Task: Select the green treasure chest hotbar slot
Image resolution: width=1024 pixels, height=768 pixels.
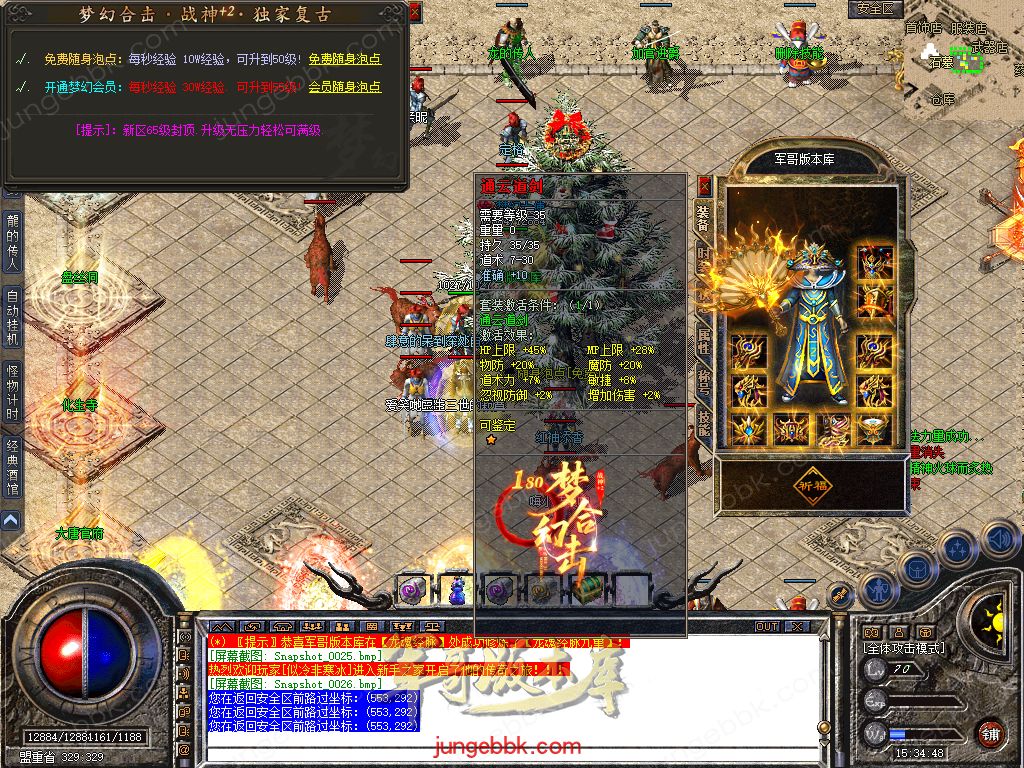Action: 586,589
